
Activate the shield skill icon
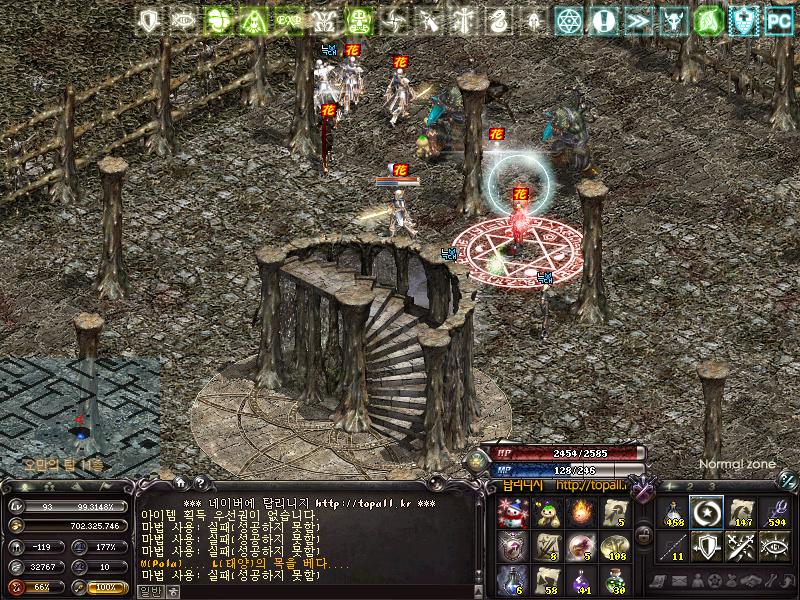tap(707, 546)
